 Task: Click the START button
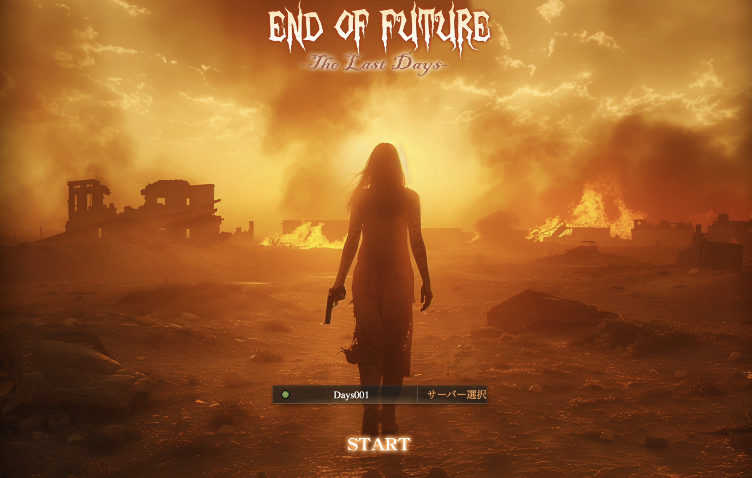(379, 444)
